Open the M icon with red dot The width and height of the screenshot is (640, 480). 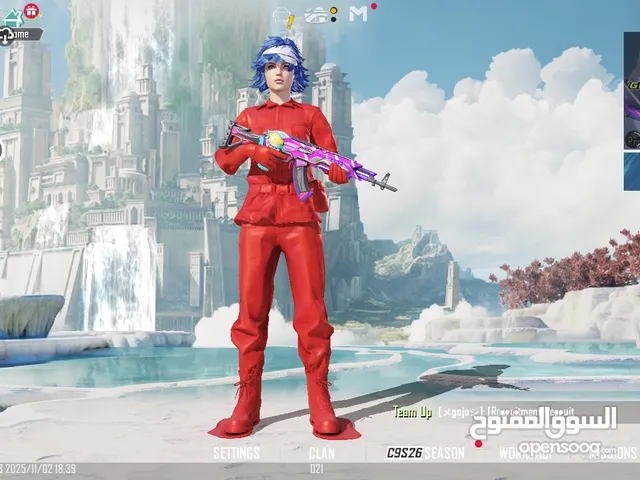tap(359, 14)
